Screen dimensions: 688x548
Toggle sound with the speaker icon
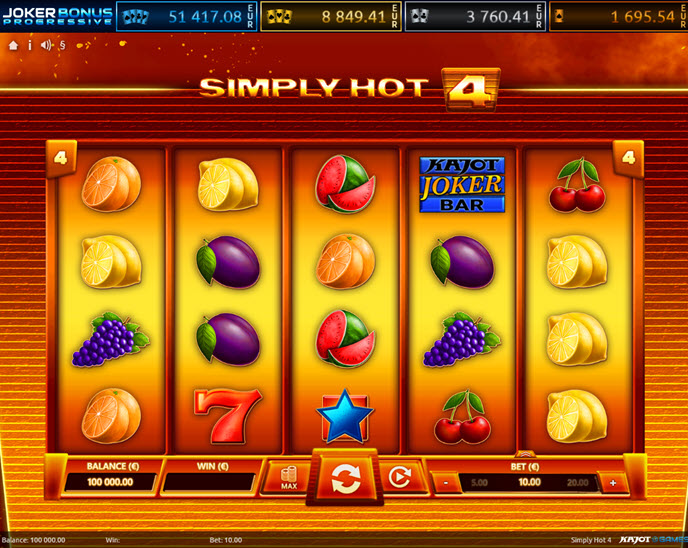[x=46, y=45]
